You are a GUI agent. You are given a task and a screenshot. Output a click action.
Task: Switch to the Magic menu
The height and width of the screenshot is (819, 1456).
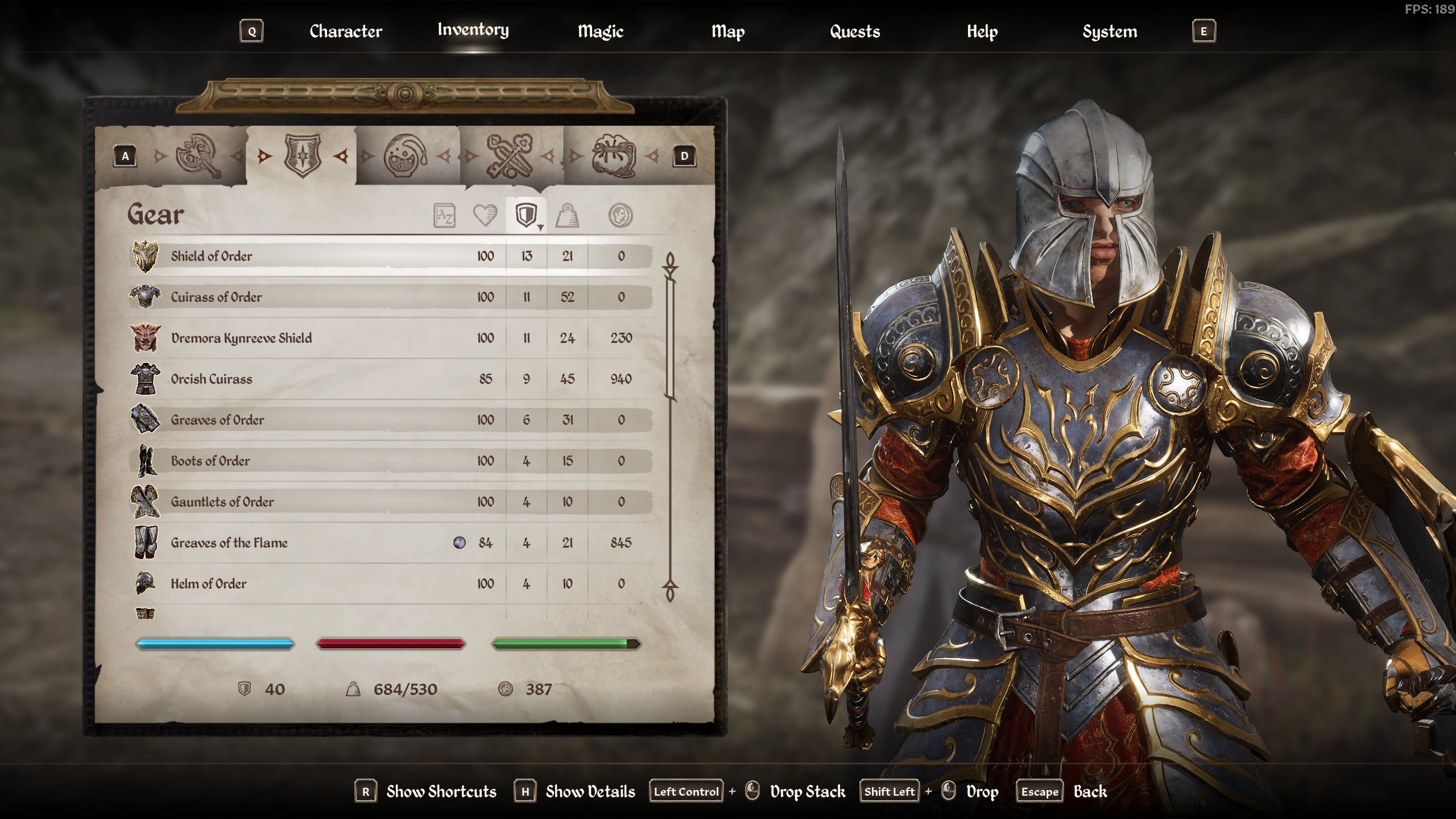pos(600,31)
